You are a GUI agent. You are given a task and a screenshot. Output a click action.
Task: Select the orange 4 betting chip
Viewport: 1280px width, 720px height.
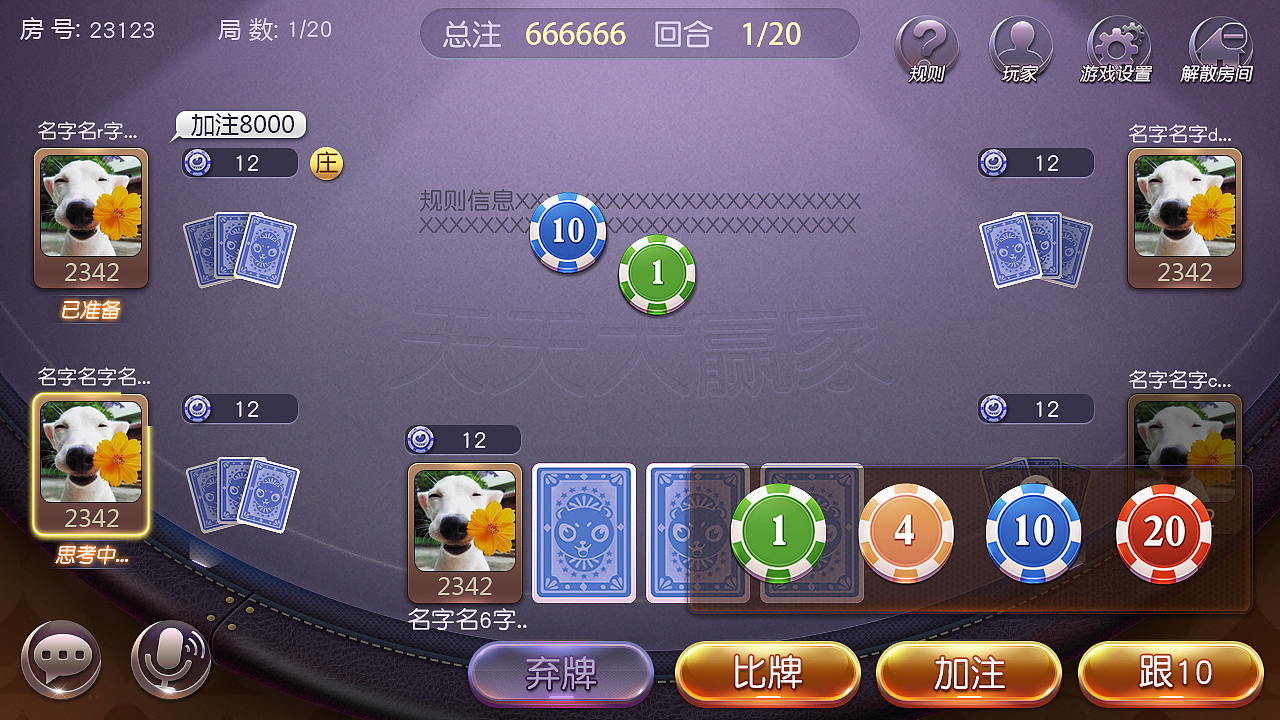point(904,532)
